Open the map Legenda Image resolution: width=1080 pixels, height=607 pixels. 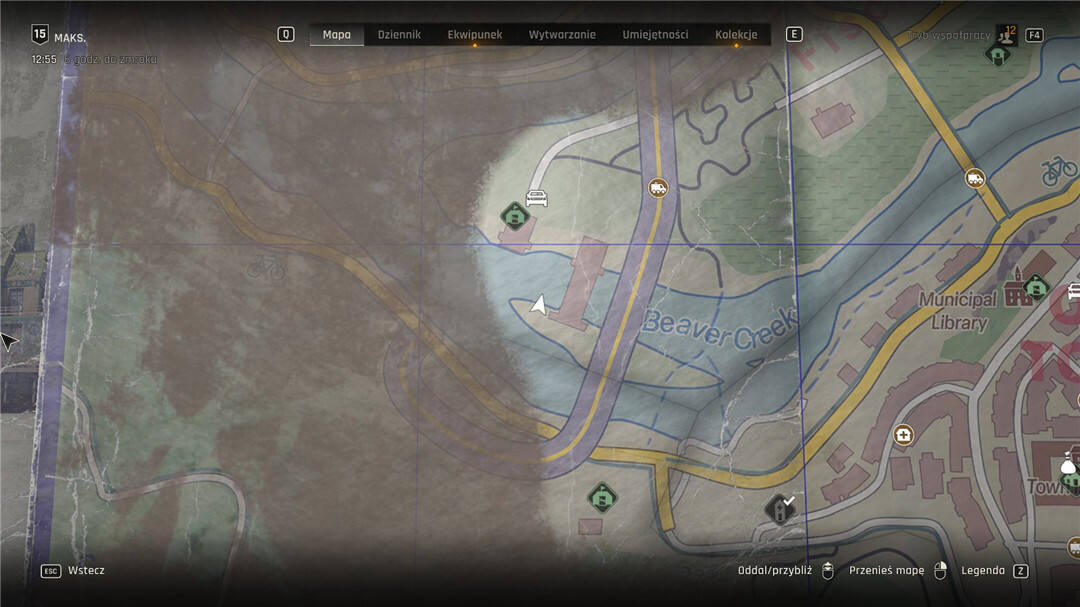(984, 571)
